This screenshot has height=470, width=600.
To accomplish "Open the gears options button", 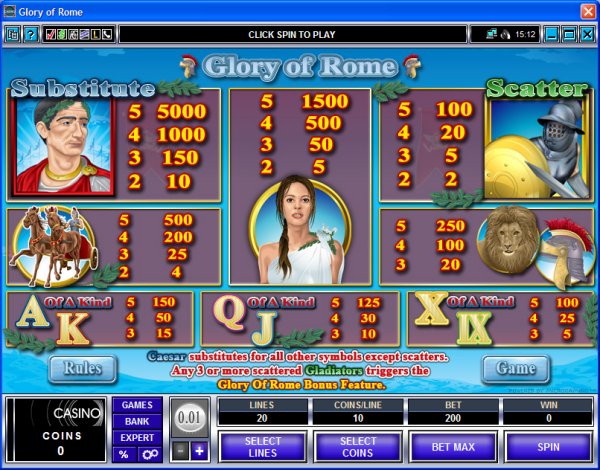I will tap(149, 454).
